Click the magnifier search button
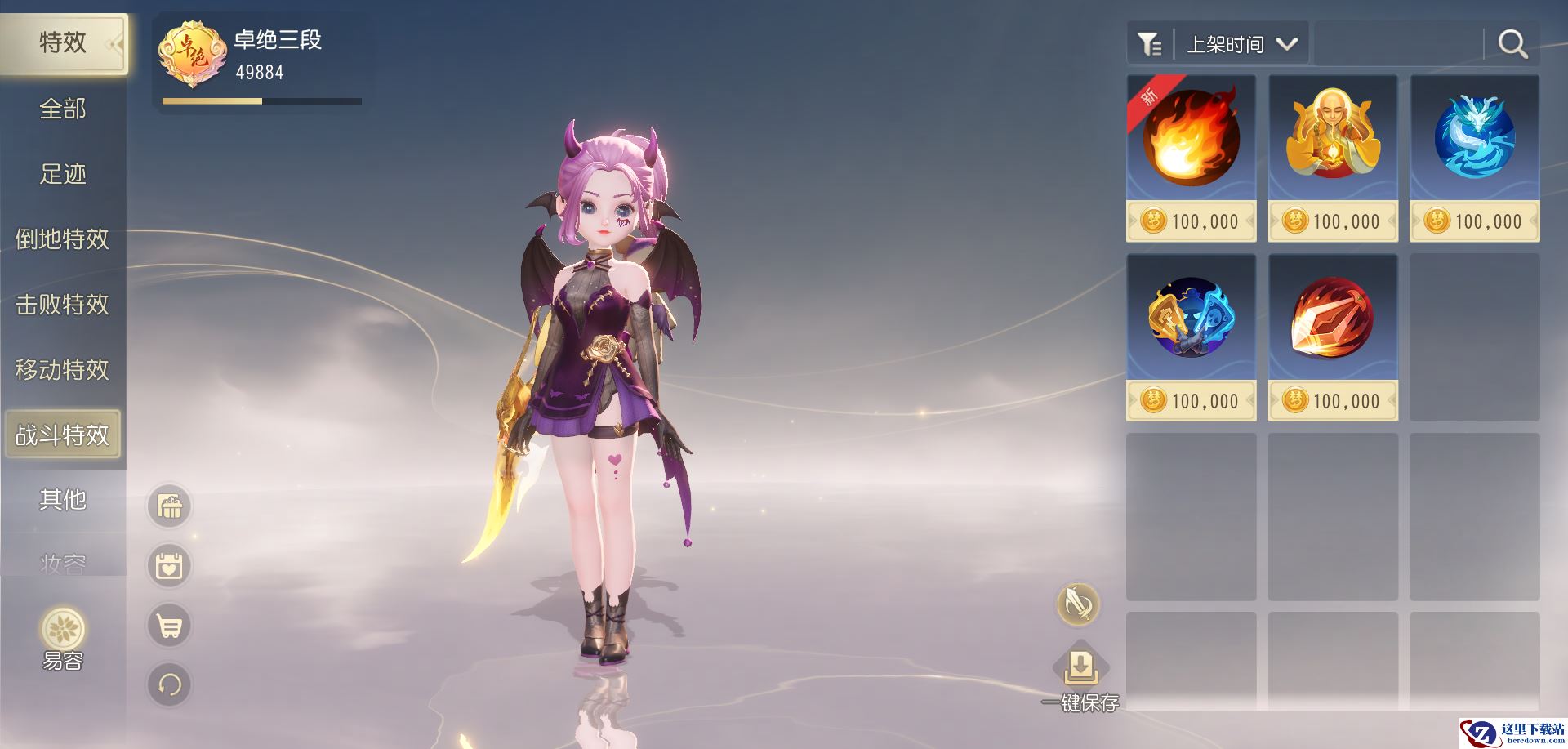This screenshot has width=1568, height=749. tap(1512, 44)
